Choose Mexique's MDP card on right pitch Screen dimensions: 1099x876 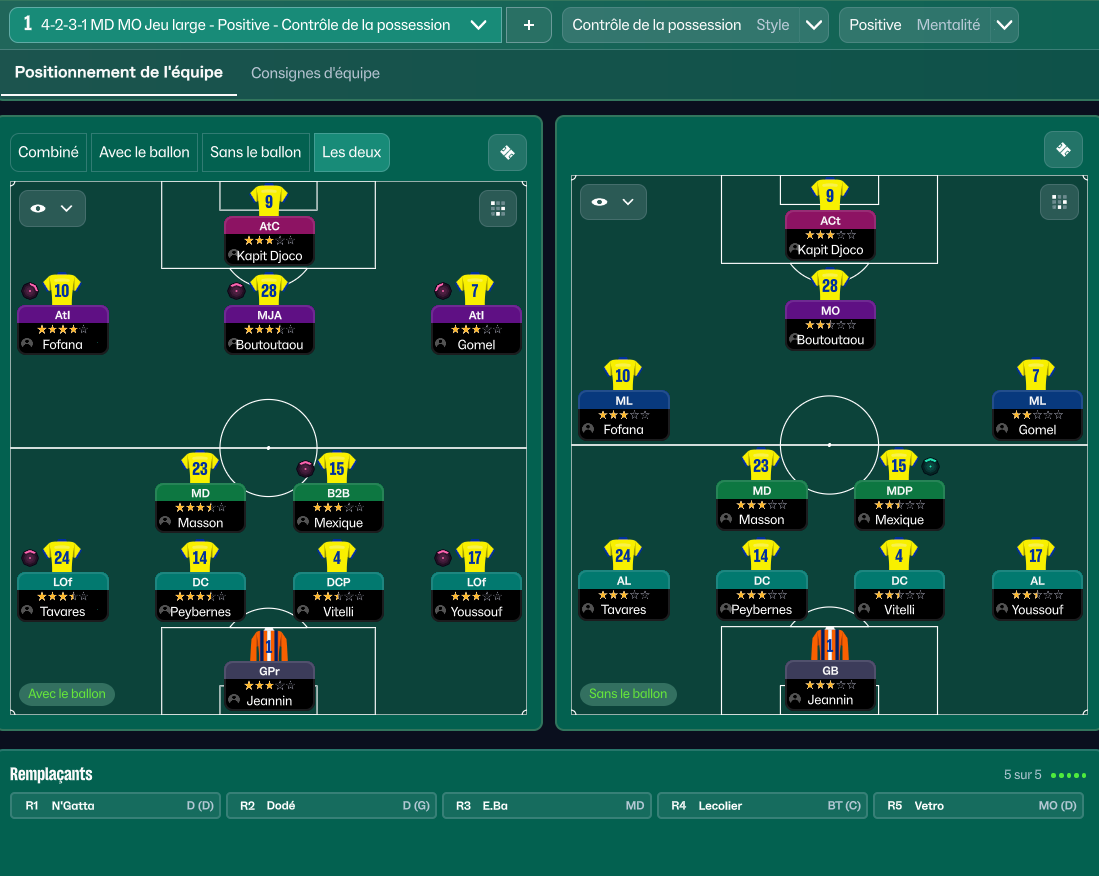(x=899, y=505)
